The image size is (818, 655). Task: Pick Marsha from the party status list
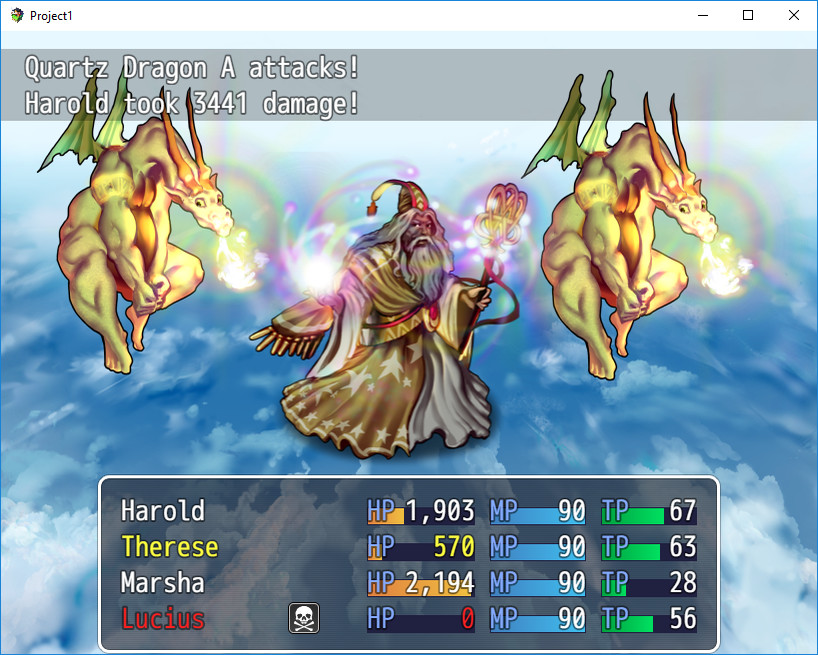point(162,583)
